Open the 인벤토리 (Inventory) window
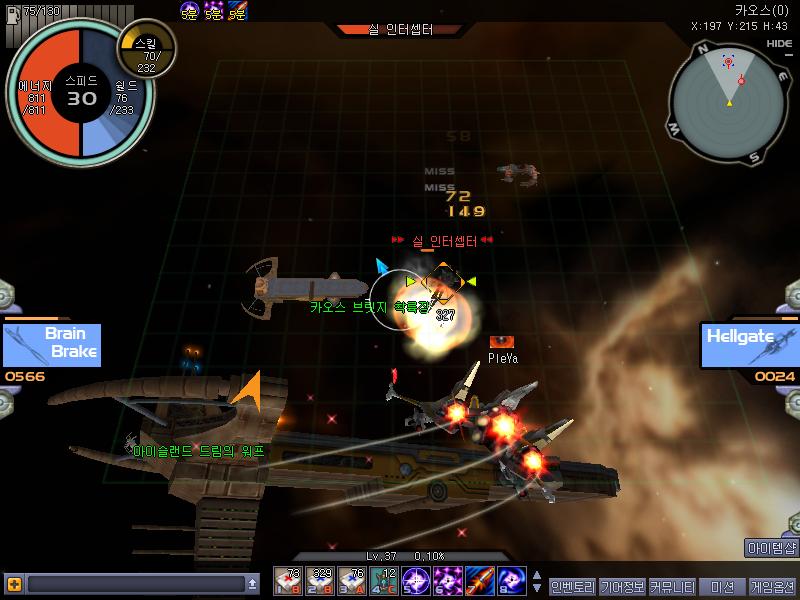The height and width of the screenshot is (600, 800). click(572, 586)
